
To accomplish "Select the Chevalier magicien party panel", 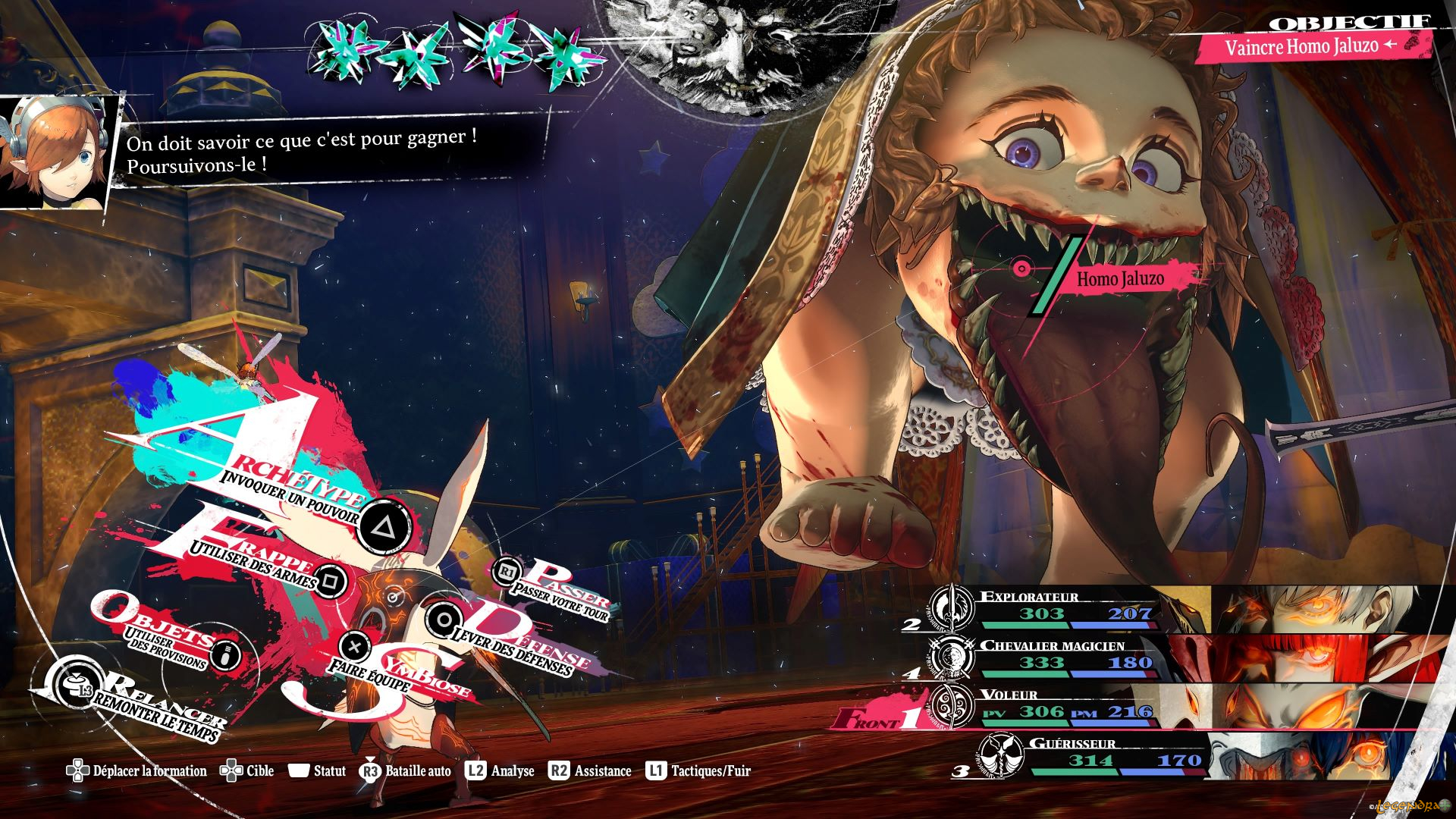I will point(1062,657).
